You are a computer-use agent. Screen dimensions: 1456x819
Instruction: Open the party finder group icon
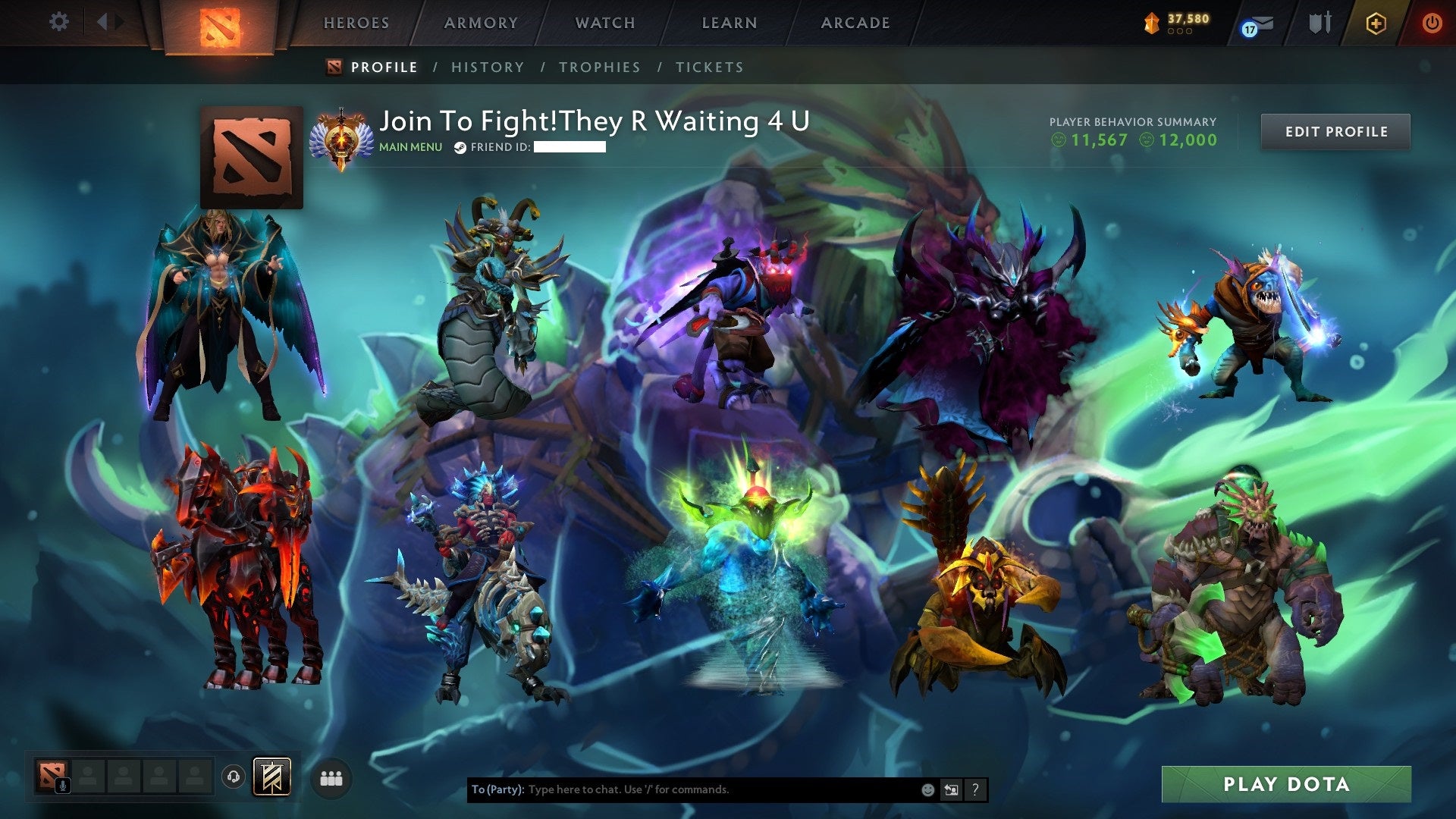click(x=331, y=778)
